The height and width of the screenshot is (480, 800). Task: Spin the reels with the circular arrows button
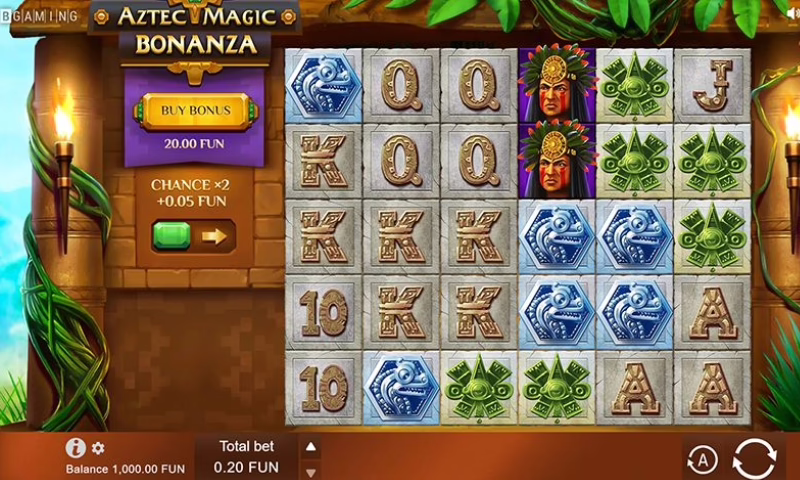pyautogui.click(x=754, y=459)
